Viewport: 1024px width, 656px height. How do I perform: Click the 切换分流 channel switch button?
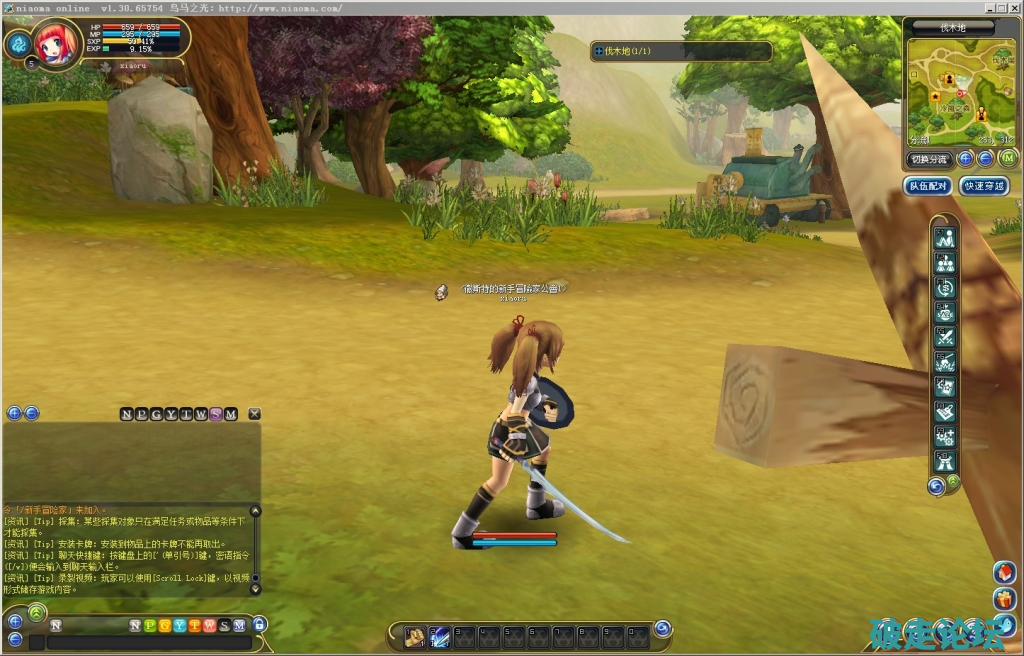(x=927, y=159)
